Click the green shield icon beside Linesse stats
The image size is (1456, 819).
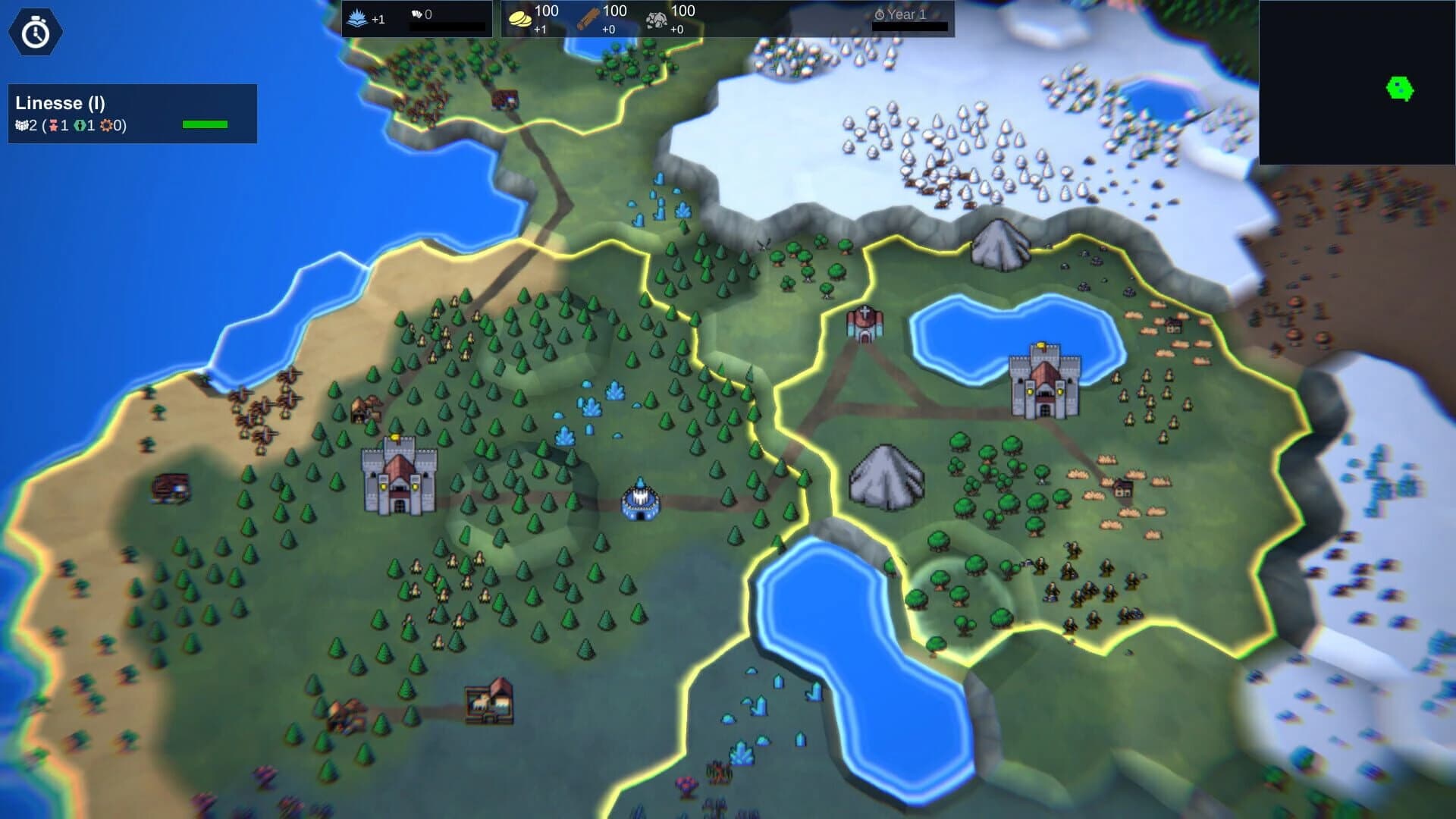79,125
